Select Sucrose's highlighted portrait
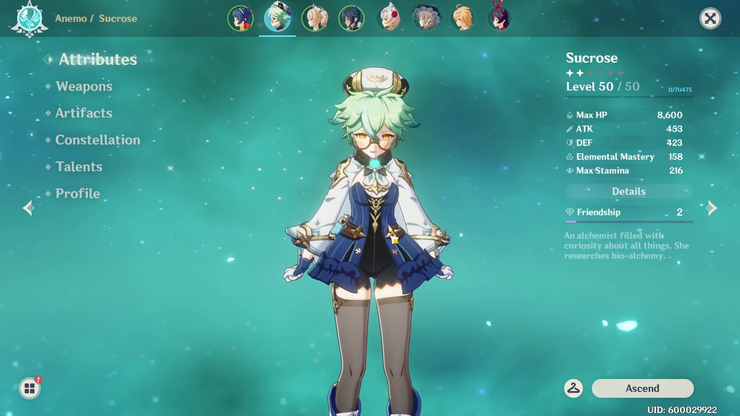This screenshot has height=416, width=740. tap(277, 18)
